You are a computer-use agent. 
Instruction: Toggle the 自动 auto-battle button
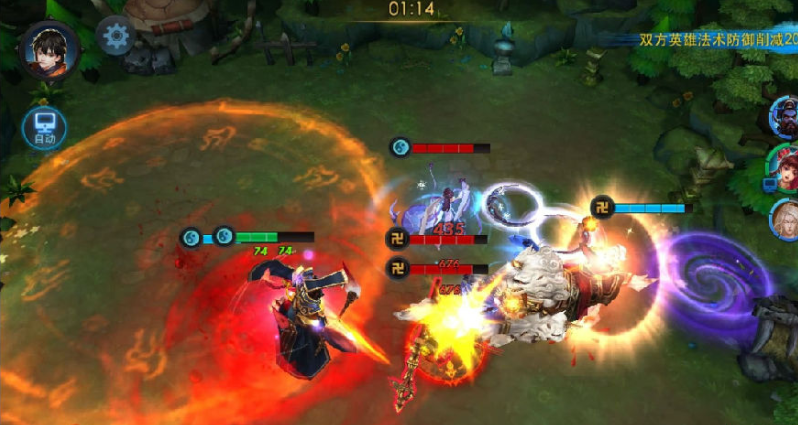(45, 128)
